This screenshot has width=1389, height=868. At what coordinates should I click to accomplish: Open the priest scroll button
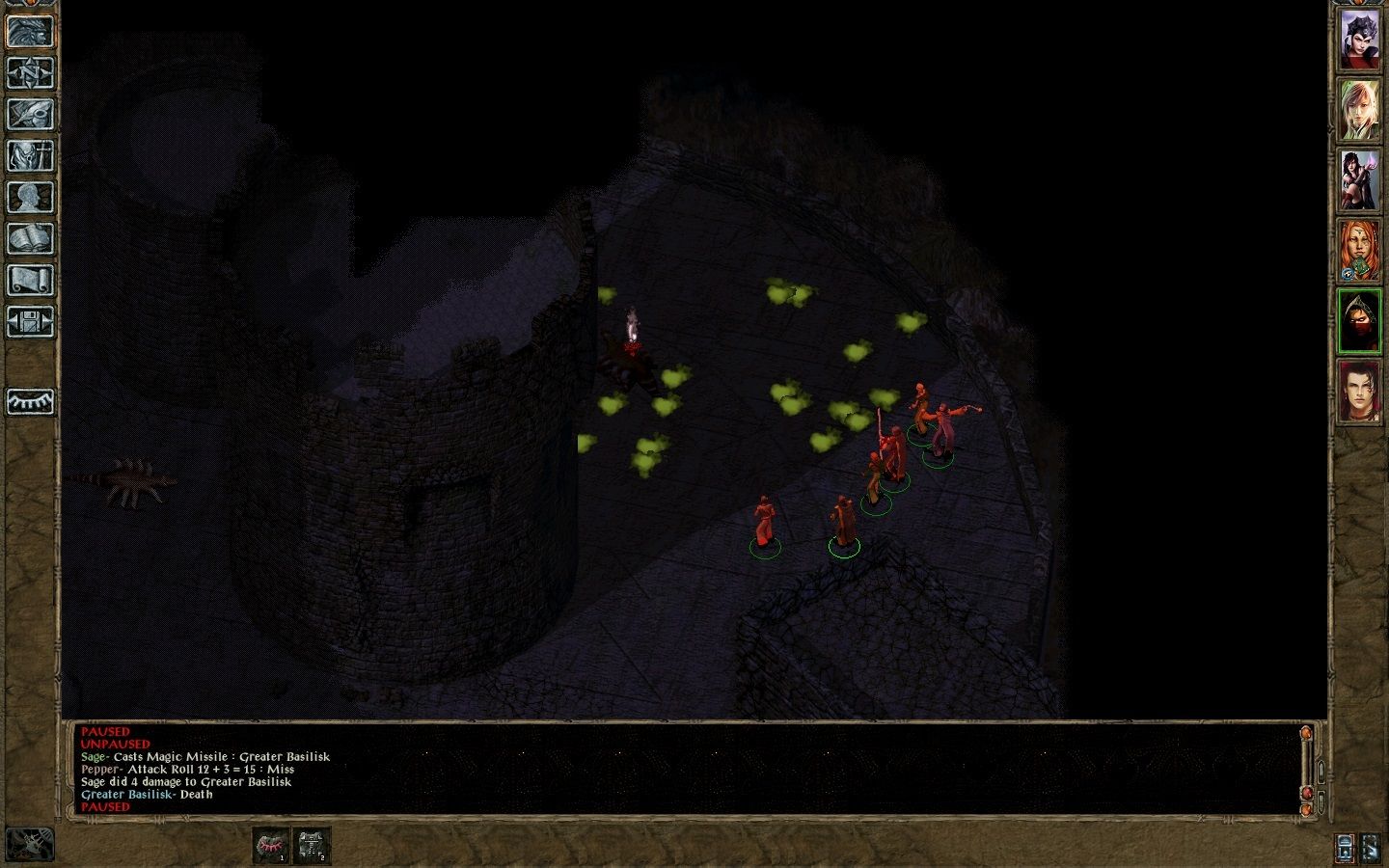[30, 280]
